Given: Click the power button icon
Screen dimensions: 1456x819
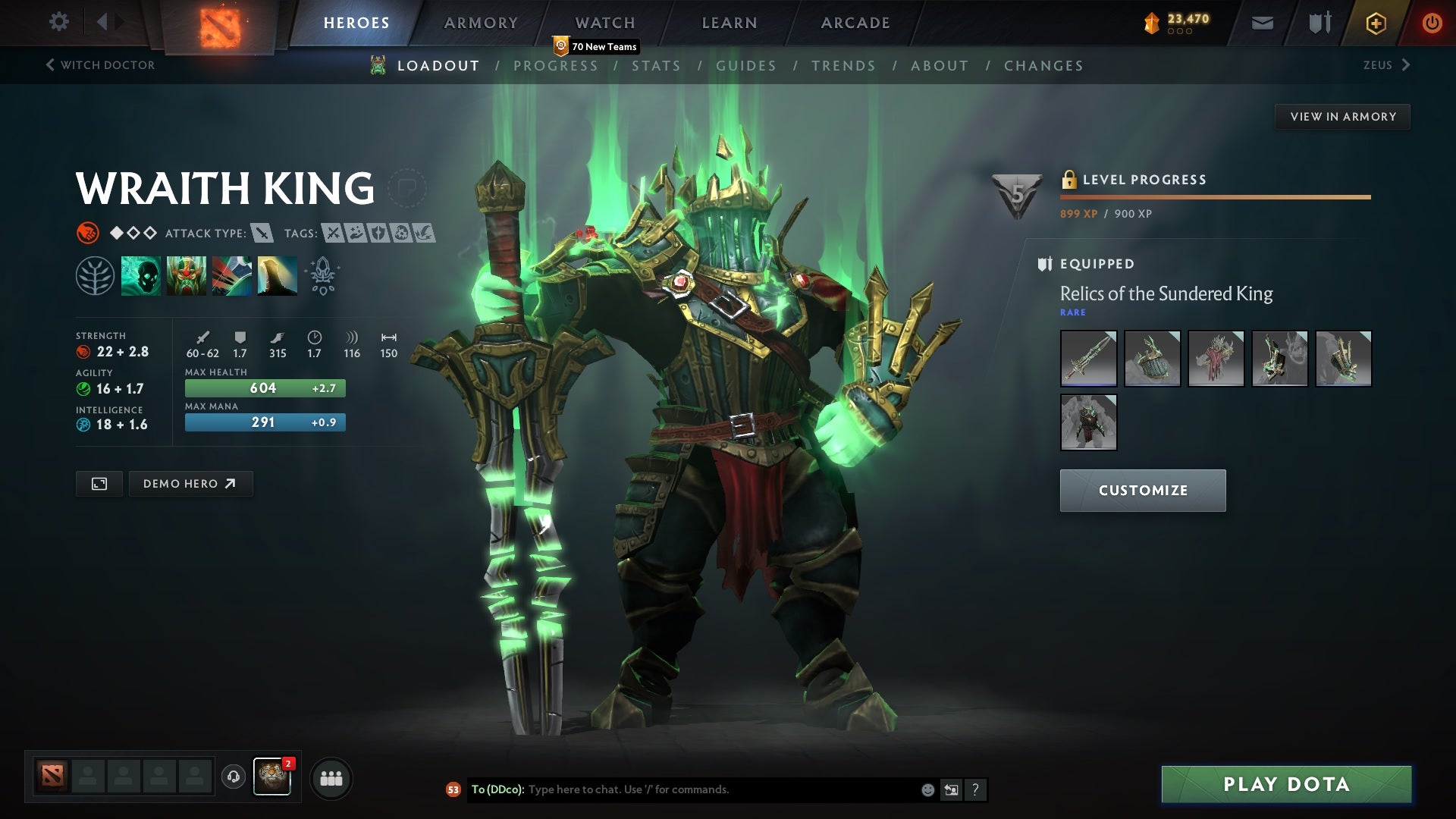Looking at the screenshot, I should pyautogui.click(x=1432, y=23).
